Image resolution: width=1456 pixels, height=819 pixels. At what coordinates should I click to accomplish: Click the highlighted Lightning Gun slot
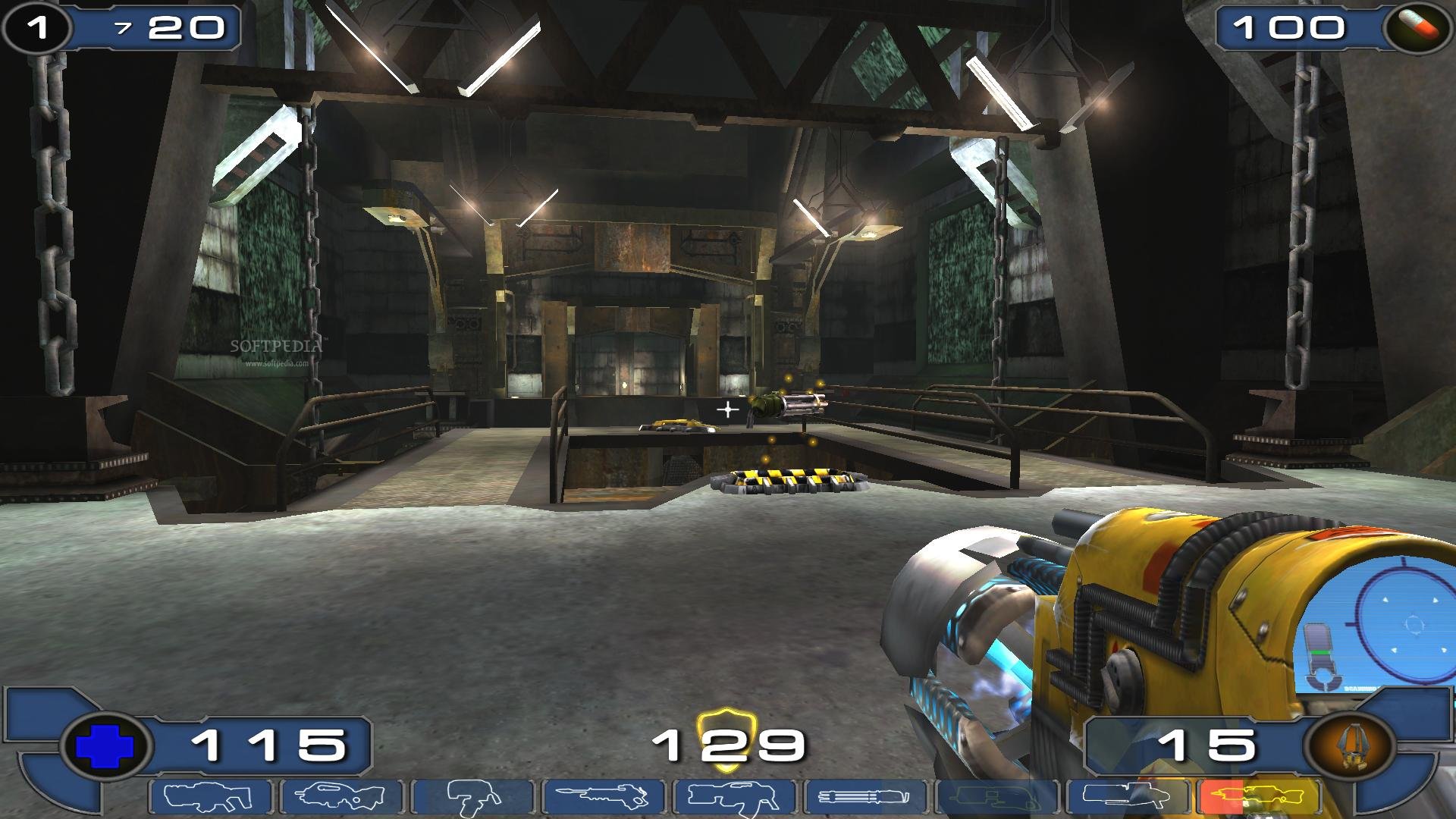tap(1258, 798)
